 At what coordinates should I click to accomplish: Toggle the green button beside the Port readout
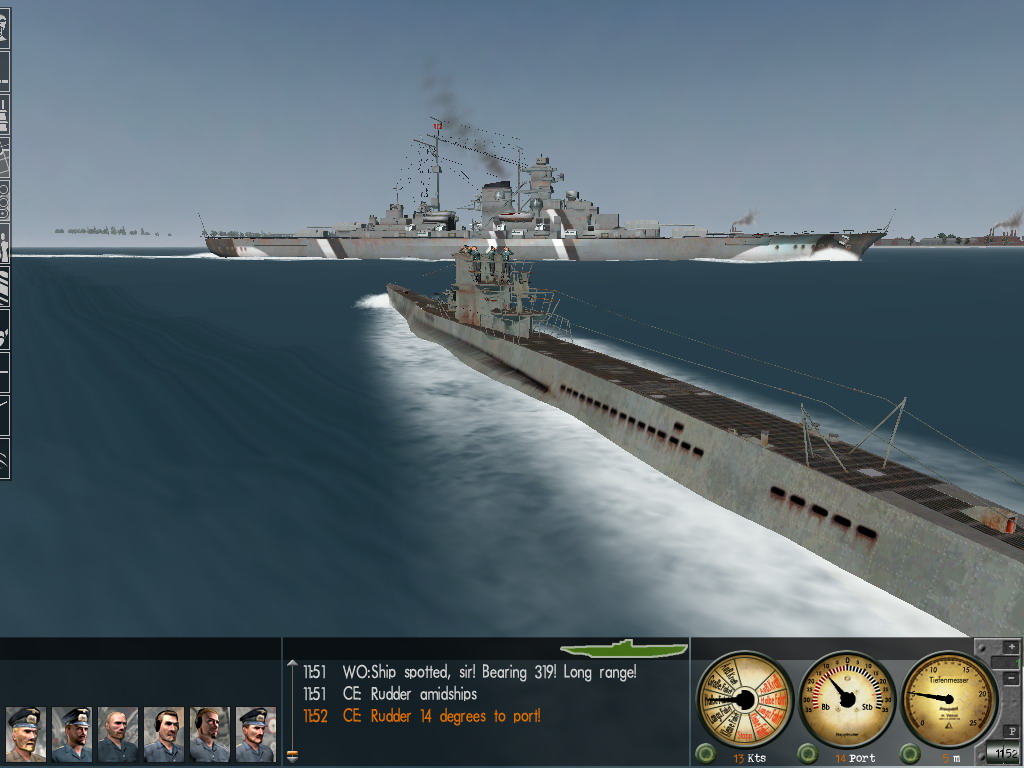click(808, 753)
